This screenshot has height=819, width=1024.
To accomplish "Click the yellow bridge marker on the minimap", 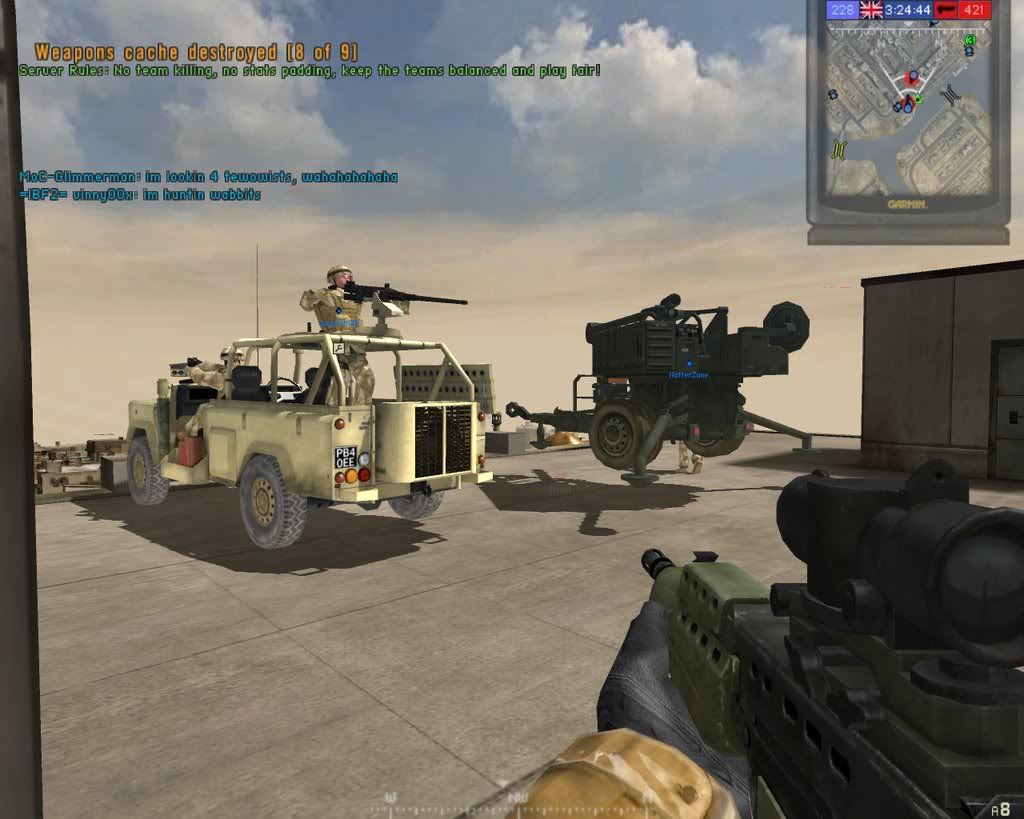I will click(x=838, y=149).
